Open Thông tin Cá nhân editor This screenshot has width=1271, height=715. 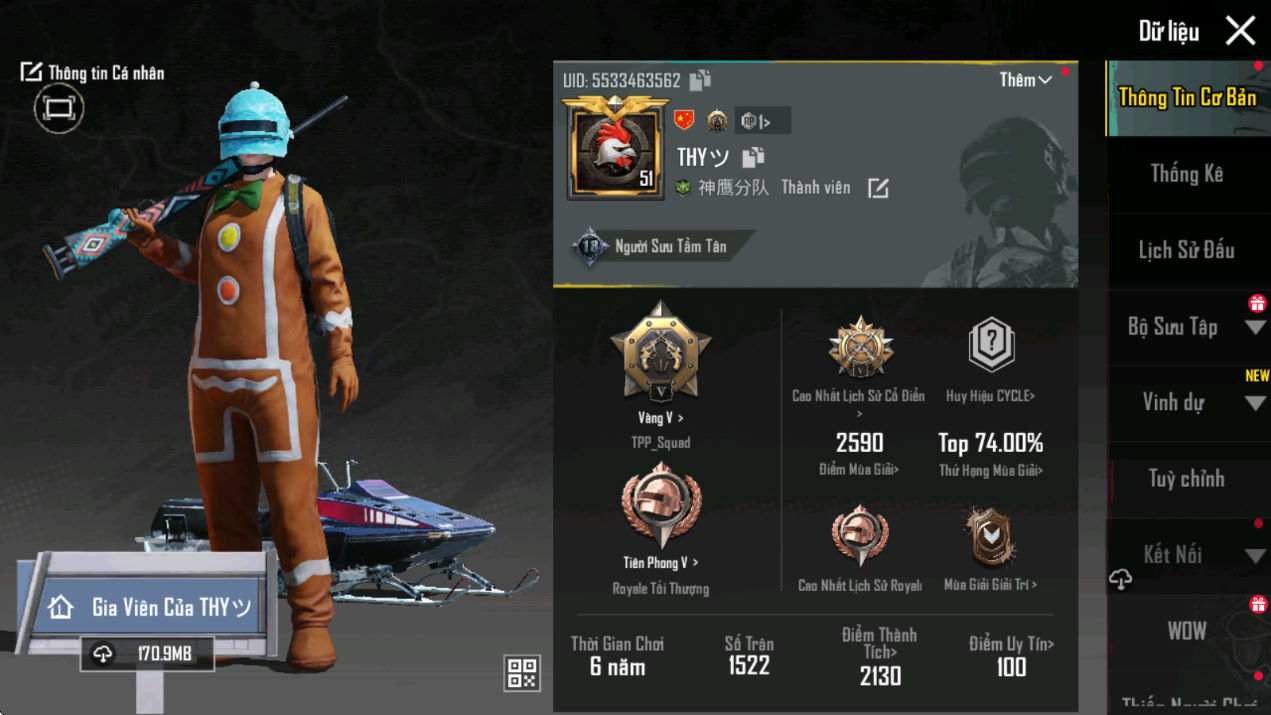[x=92, y=72]
